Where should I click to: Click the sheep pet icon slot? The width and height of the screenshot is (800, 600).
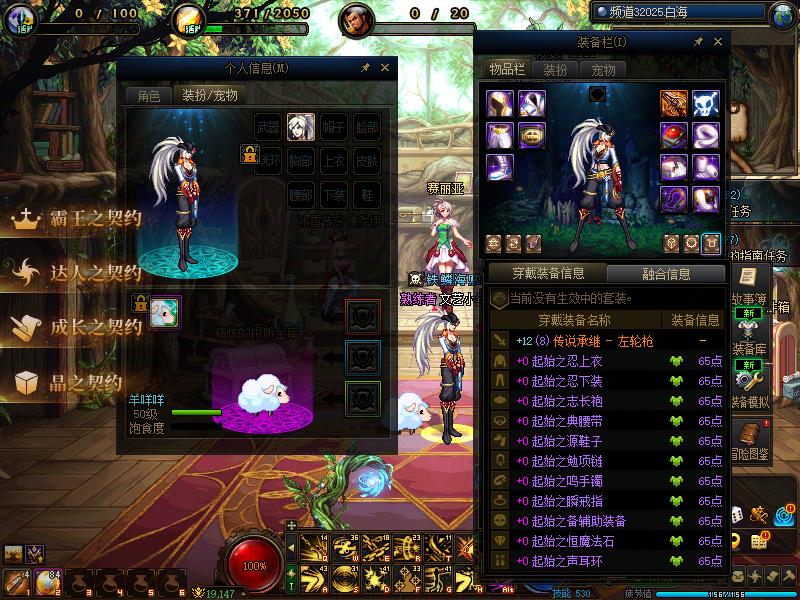pos(164,313)
